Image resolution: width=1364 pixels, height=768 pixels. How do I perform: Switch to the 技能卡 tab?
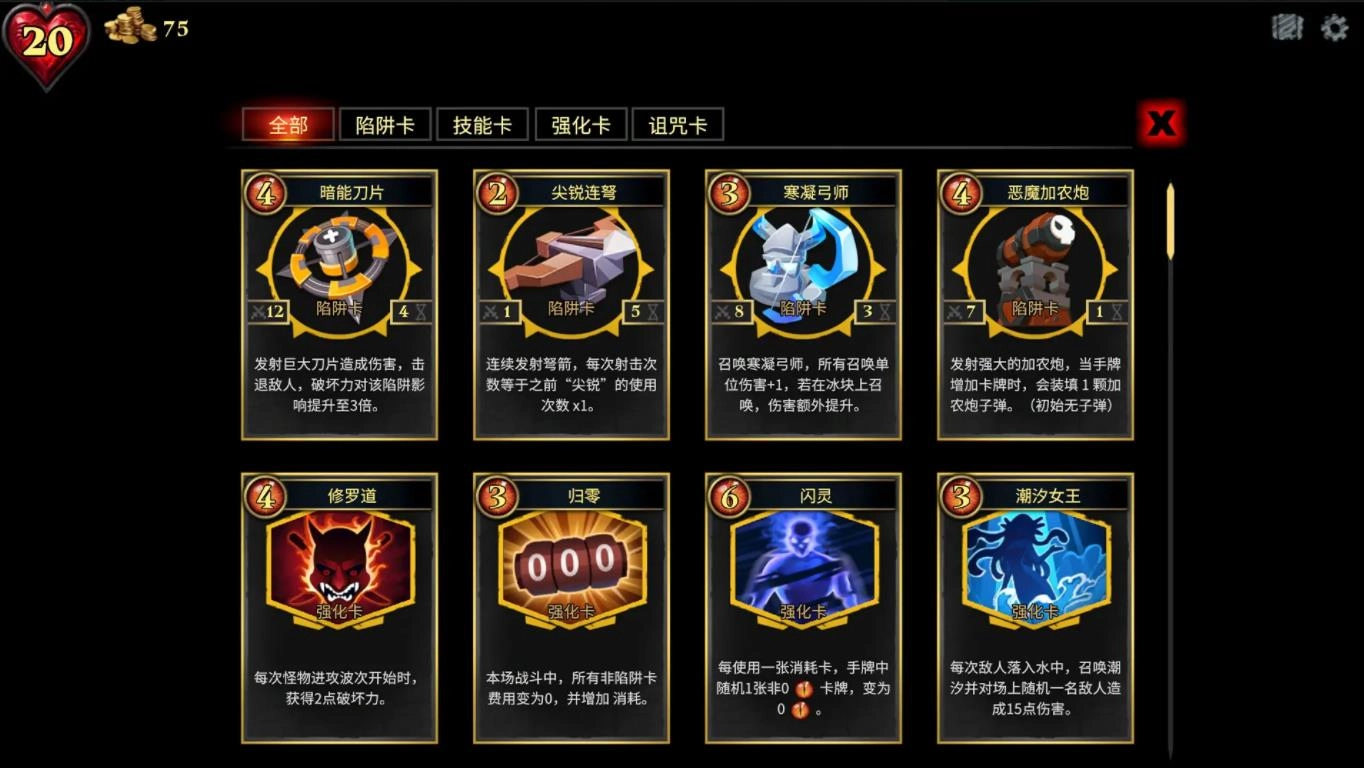(482, 124)
